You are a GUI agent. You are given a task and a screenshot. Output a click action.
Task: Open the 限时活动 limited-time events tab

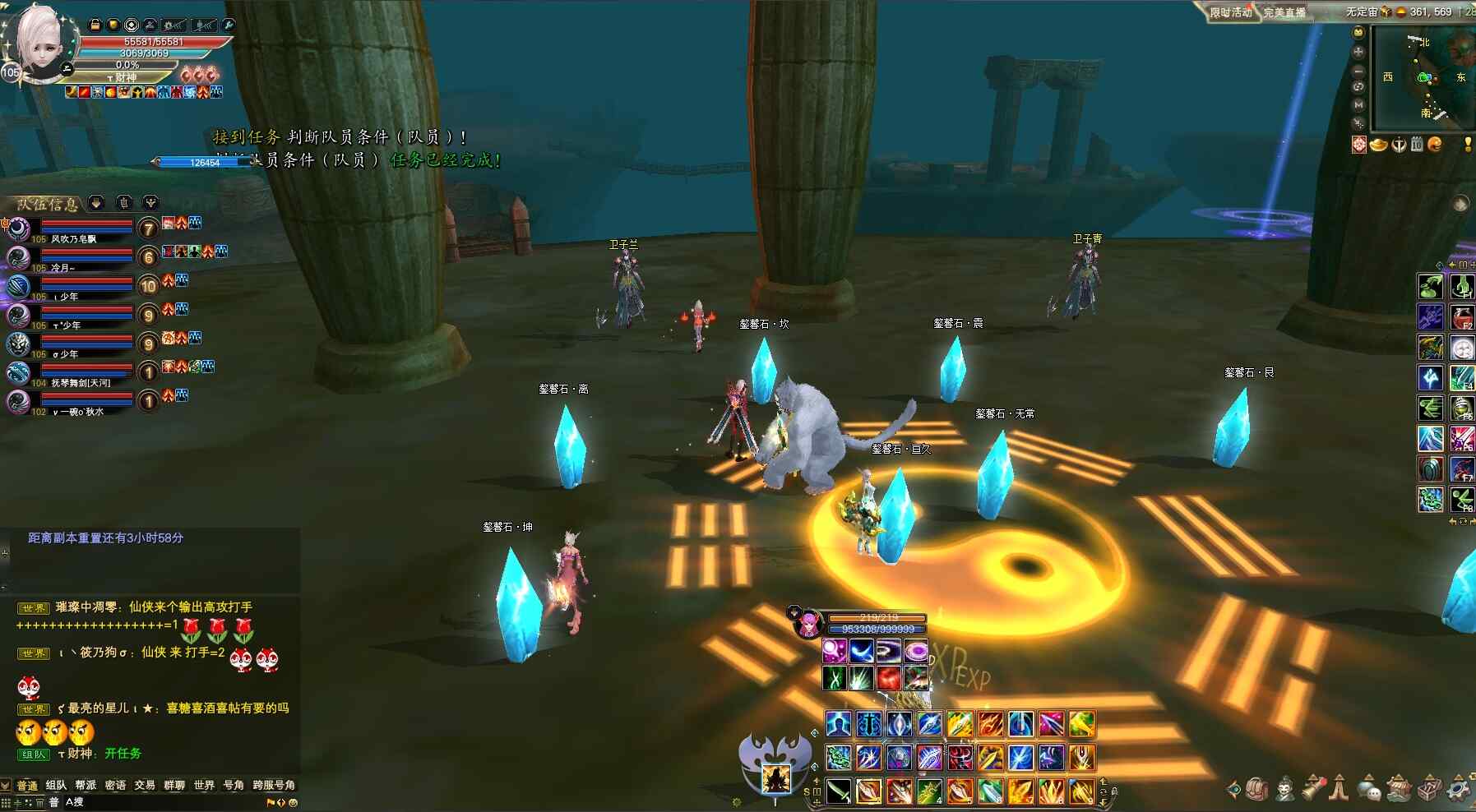coord(1230,12)
